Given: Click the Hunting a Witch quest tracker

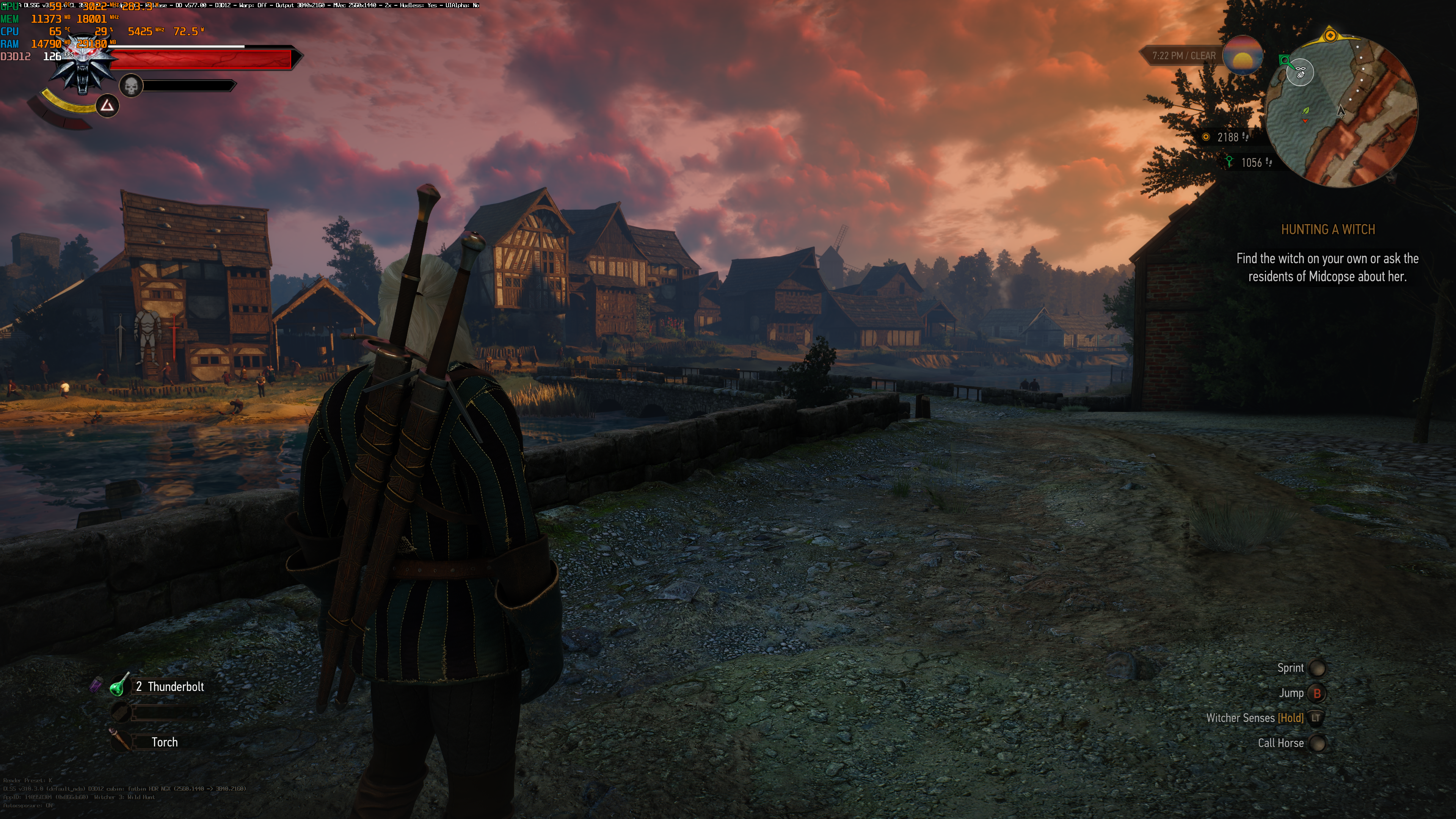Looking at the screenshot, I should pos(1327,229).
